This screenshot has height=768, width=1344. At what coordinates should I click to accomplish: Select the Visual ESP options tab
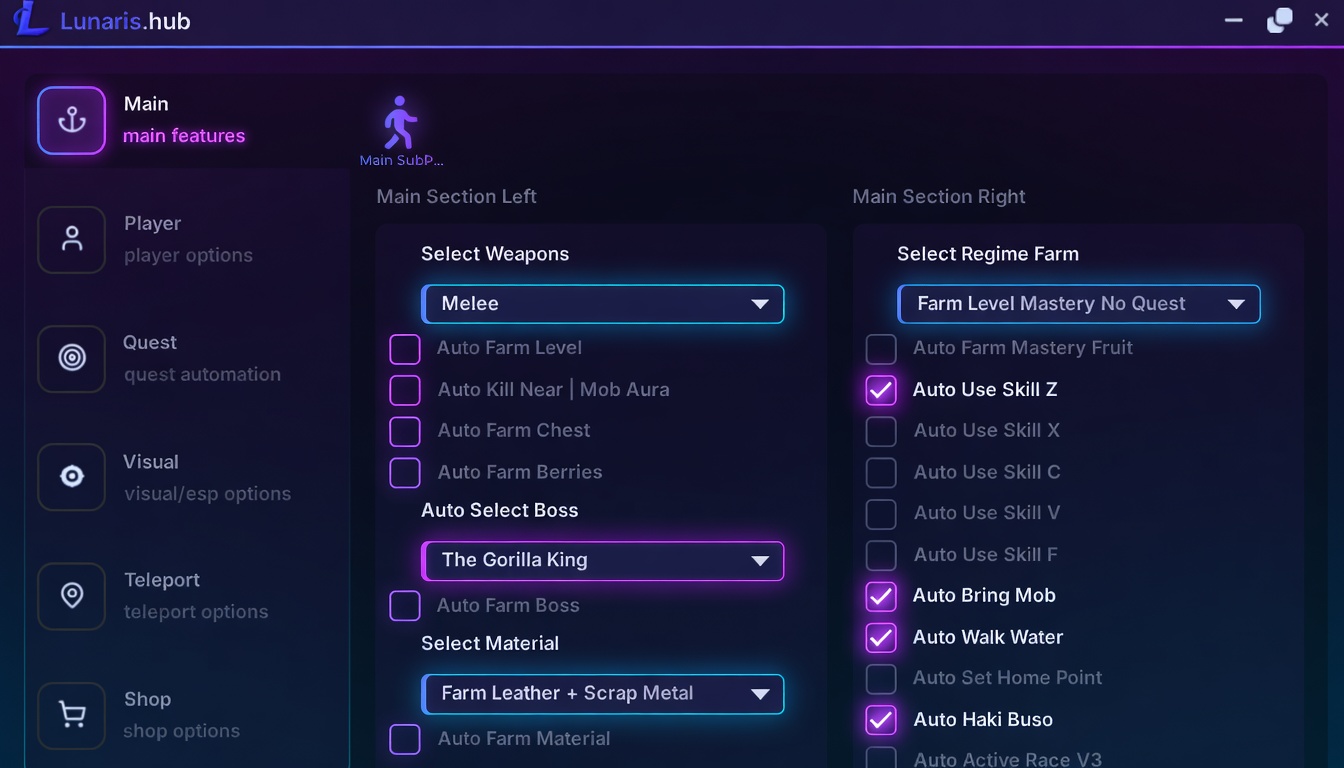(x=72, y=477)
